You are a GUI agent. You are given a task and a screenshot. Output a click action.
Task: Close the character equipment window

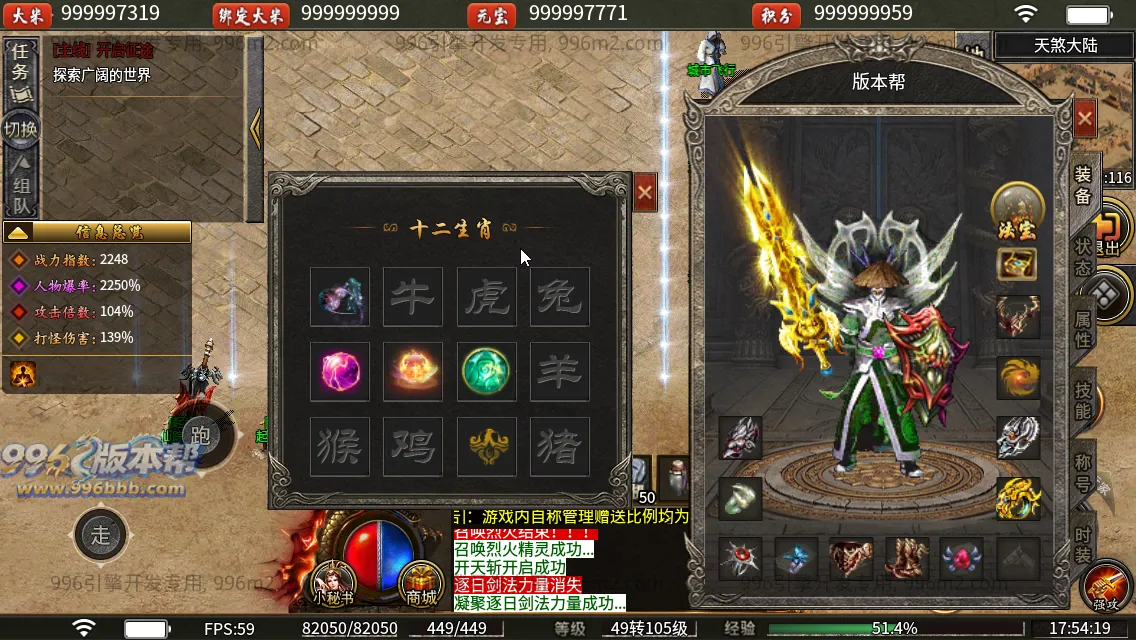click(x=1085, y=119)
